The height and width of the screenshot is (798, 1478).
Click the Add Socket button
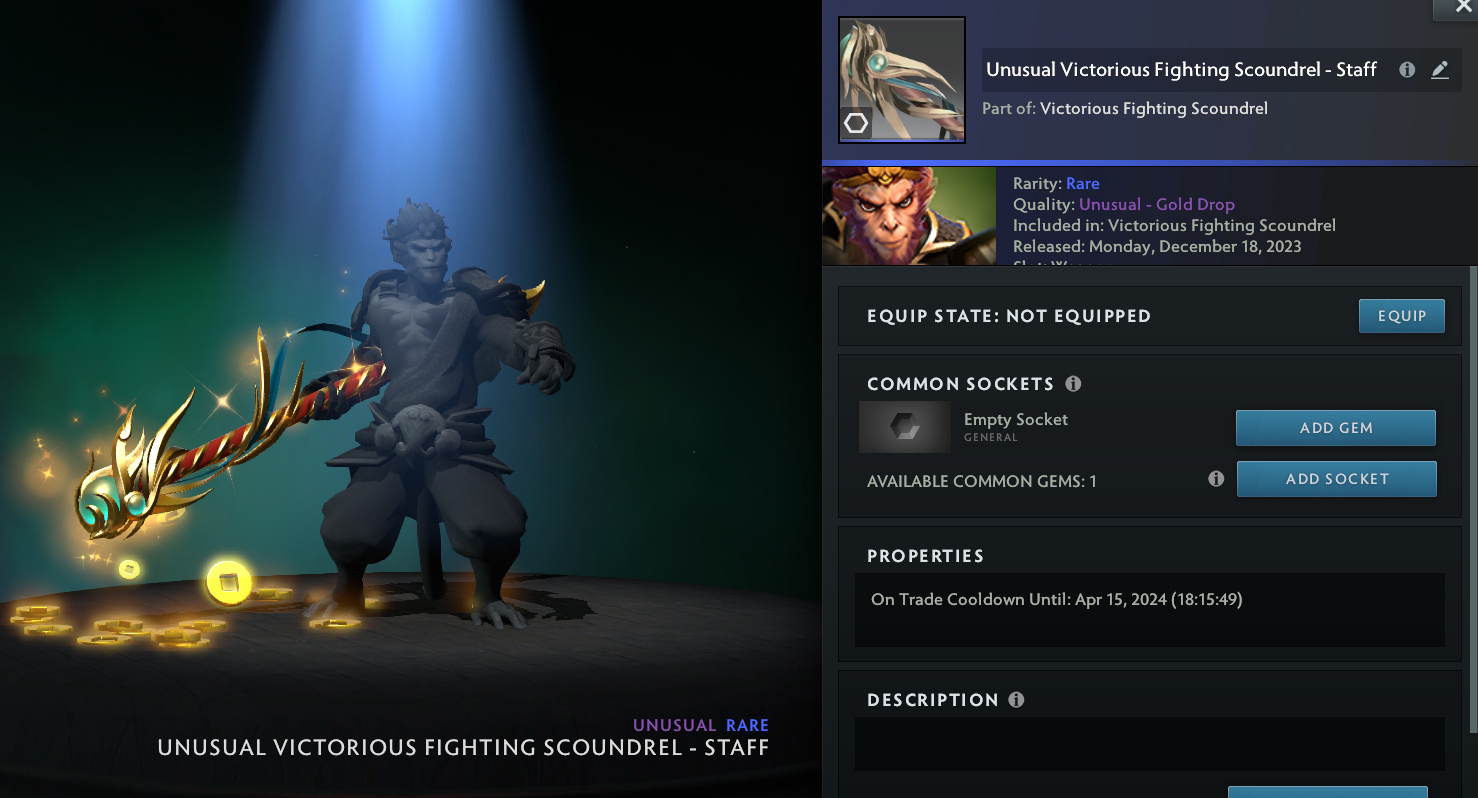coord(1336,479)
